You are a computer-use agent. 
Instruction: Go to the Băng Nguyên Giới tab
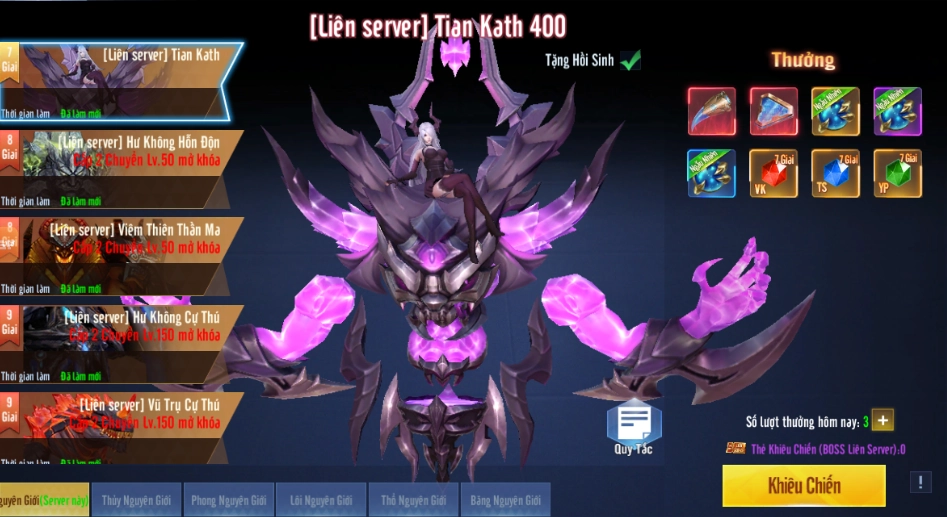coord(505,499)
